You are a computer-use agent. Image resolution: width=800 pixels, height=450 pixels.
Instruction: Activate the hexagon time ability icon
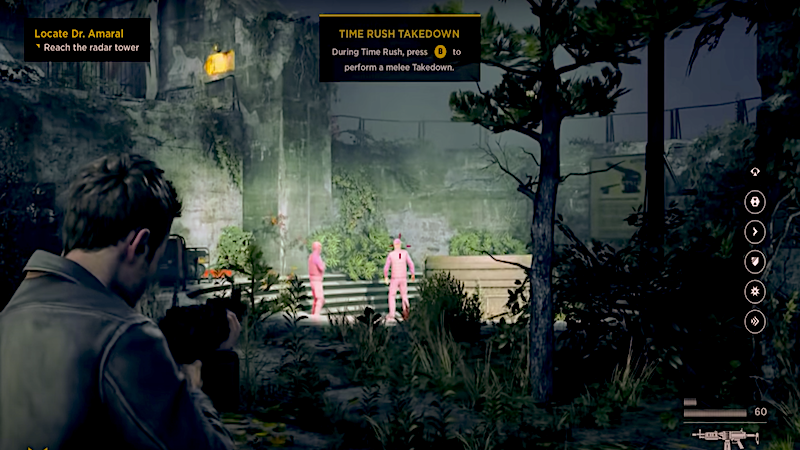pos(755,201)
